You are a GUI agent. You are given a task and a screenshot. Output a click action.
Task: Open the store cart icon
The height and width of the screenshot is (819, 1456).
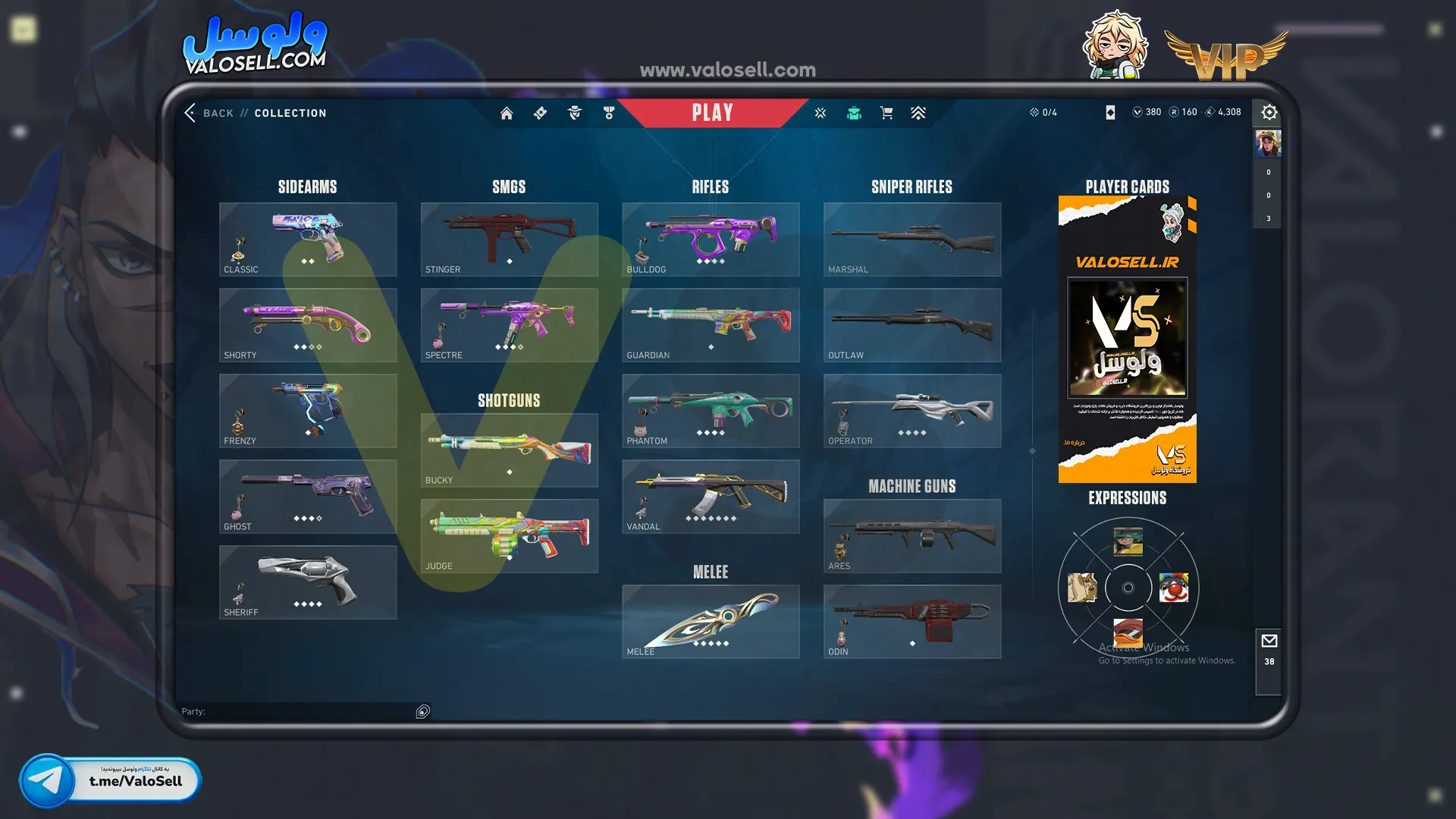(886, 113)
